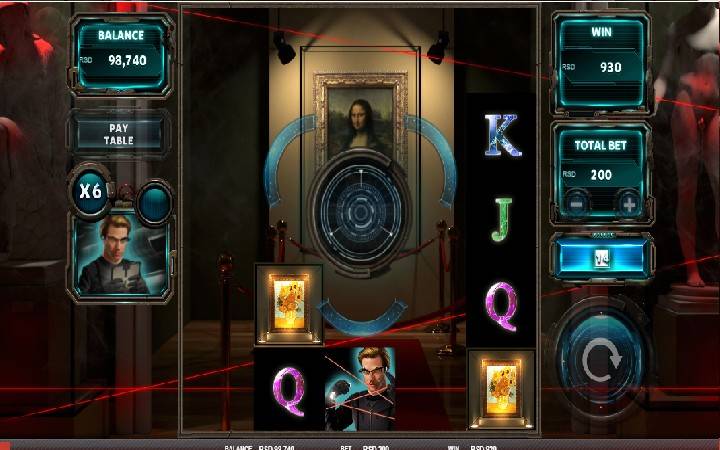Click the blue card-icon button below Total Bet

(602, 258)
